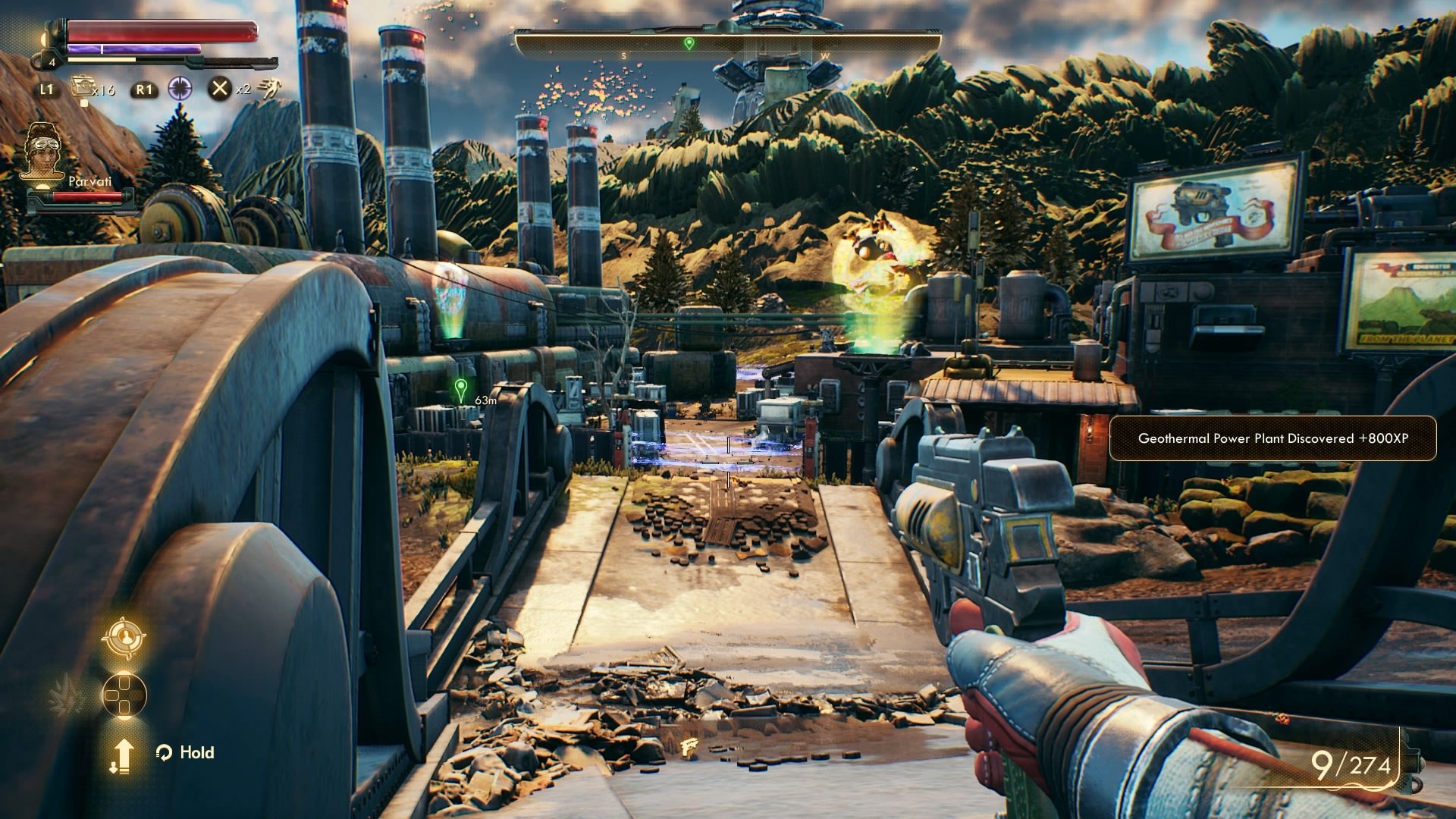Click the red health bar
The width and height of the screenshot is (1456, 819).
coord(162,32)
